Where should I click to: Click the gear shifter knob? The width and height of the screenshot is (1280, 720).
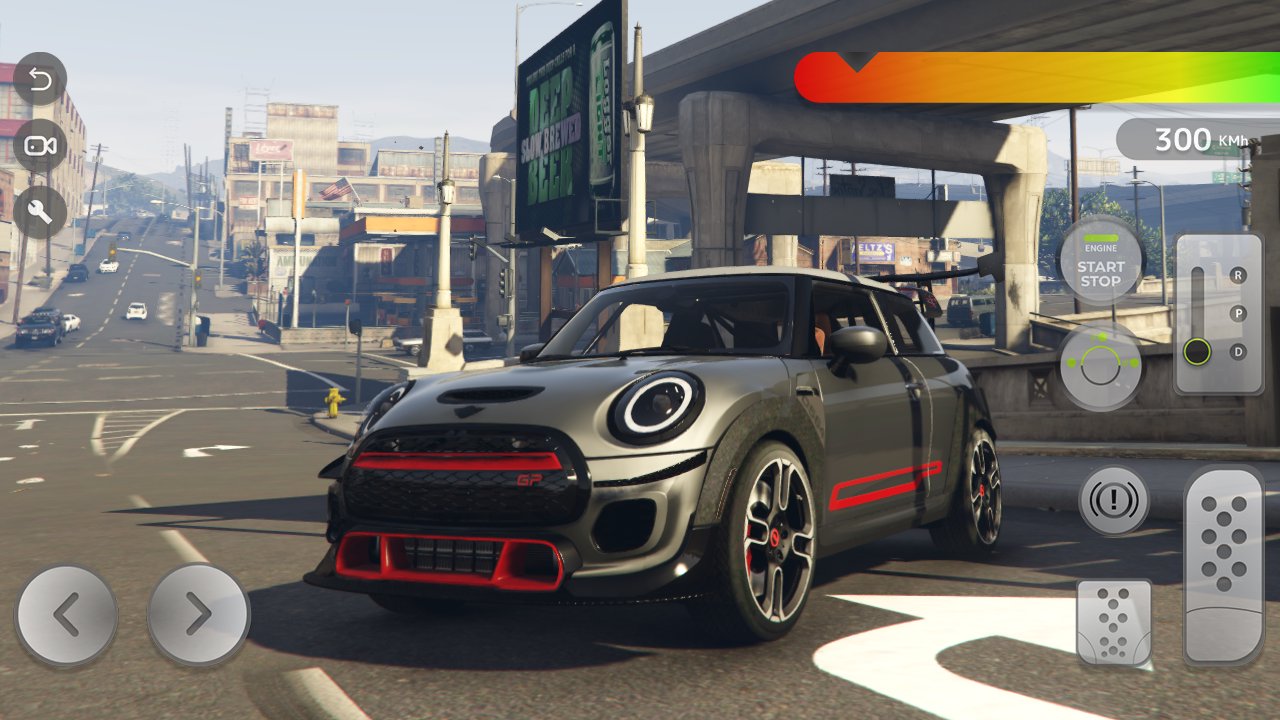pyautogui.click(x=1197, y=352)
